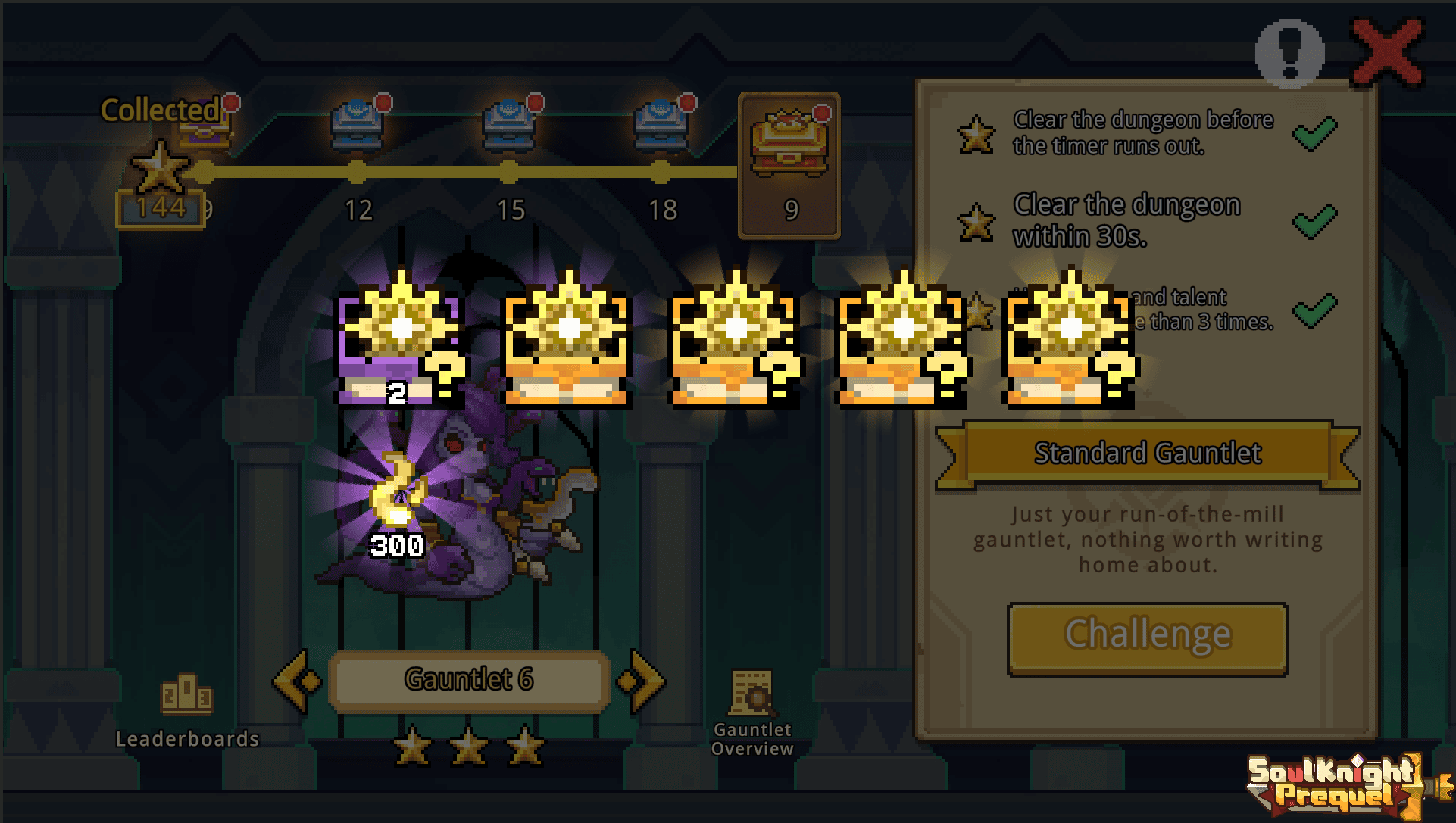Click the Gauntlet 6 level label
Screen dimensions: 1456x823
click(469, 680)
